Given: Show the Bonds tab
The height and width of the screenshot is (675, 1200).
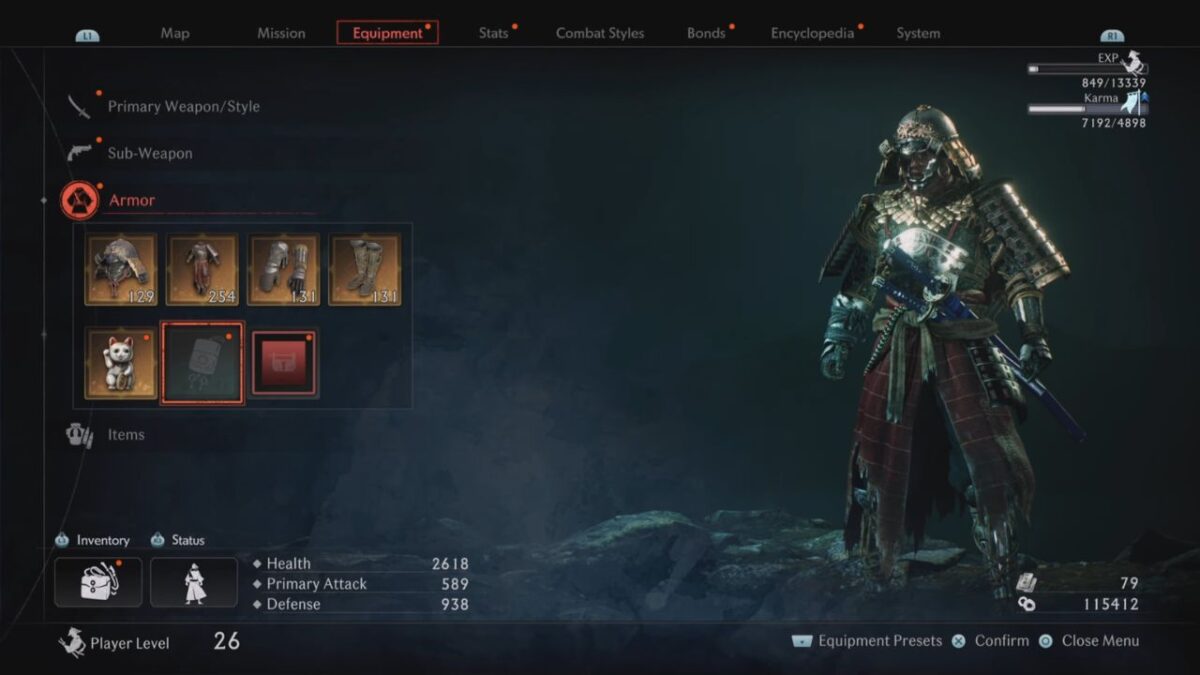Looking at the screenshot, I should point(706,33).
